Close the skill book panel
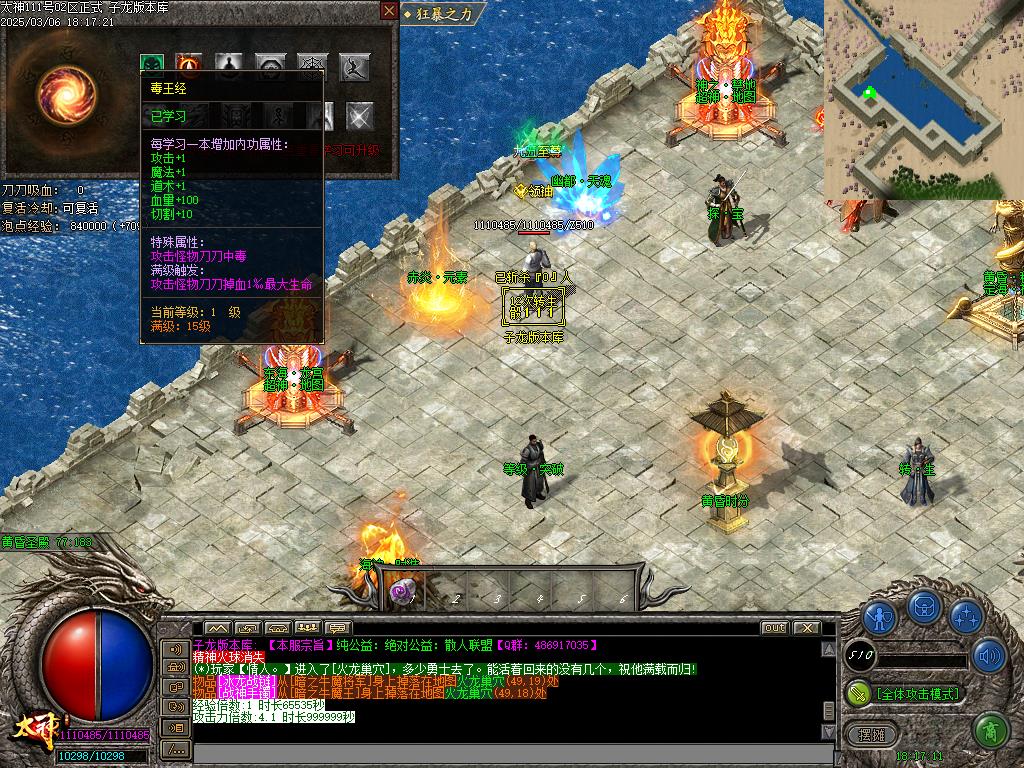 (389, 11)
